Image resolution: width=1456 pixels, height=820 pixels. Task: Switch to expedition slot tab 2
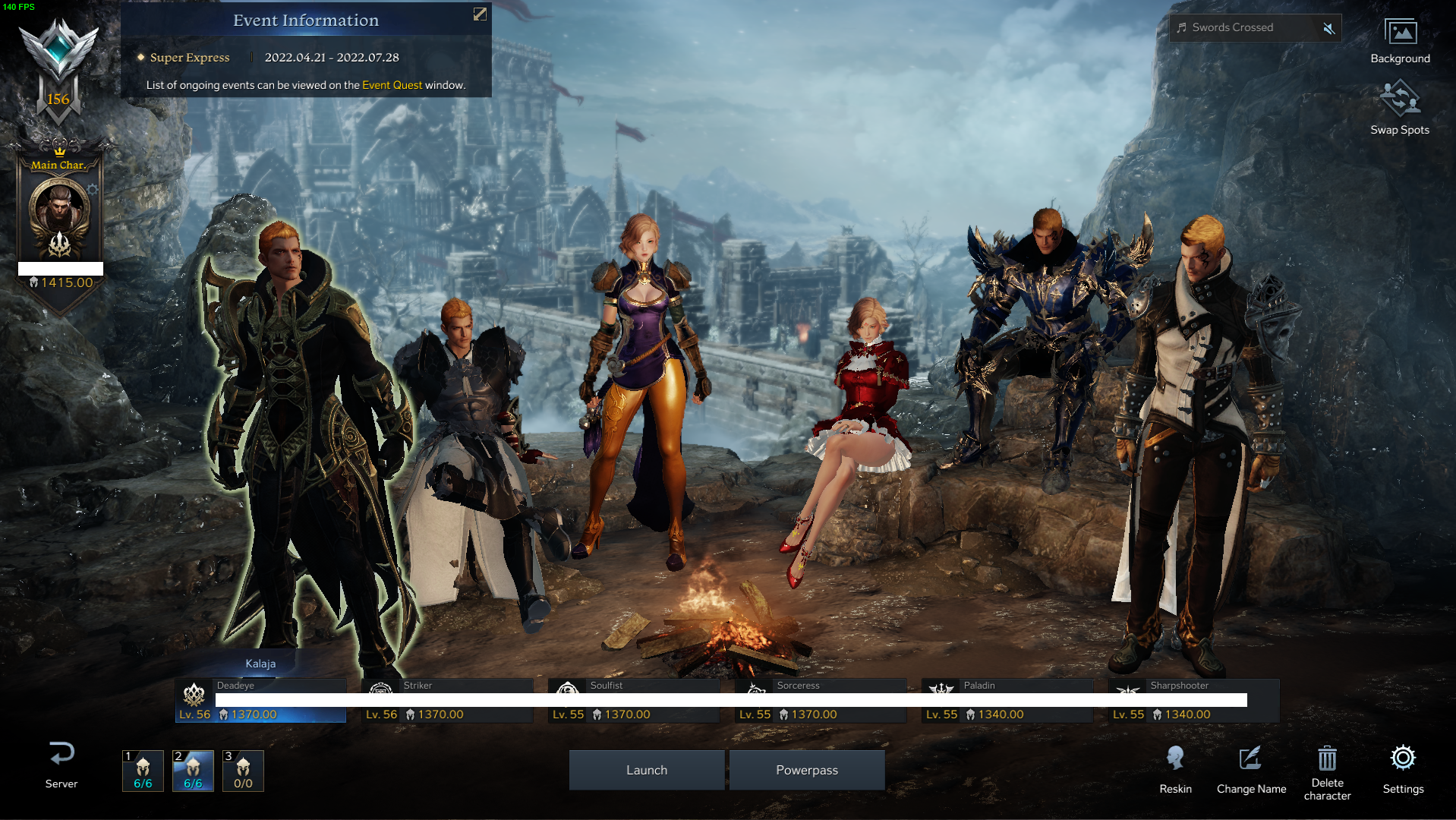(193, 771)
